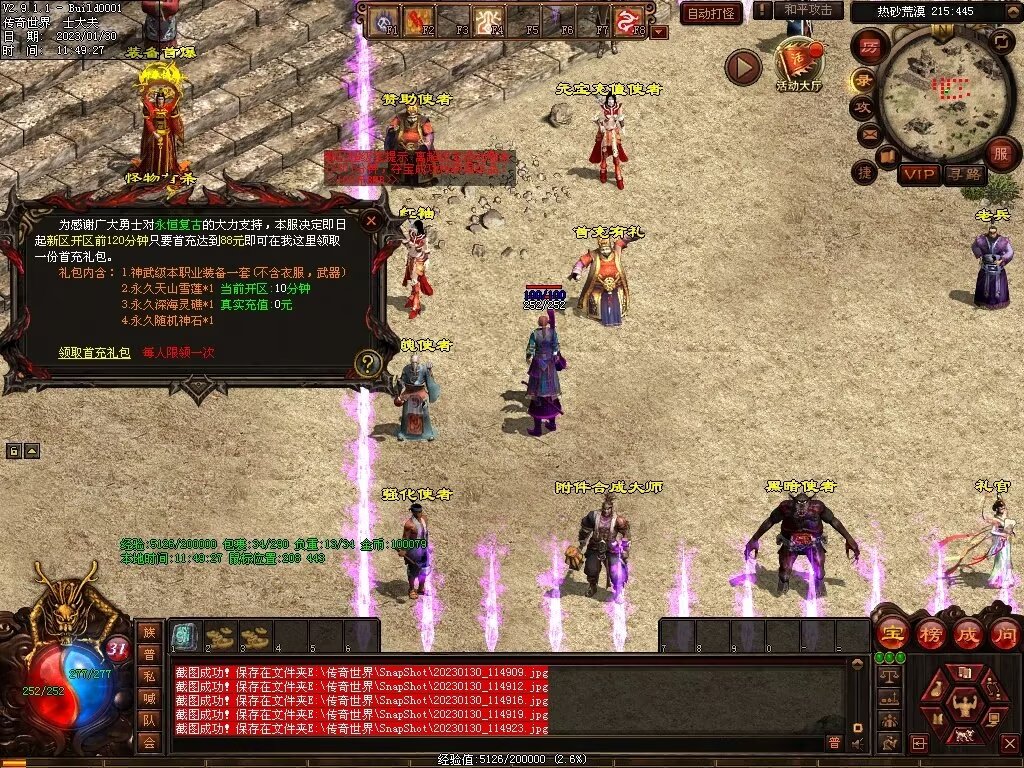Open the 活动大厅 event hall icon
This screenshot has height=768, width=1024.
tap(798, 63)
